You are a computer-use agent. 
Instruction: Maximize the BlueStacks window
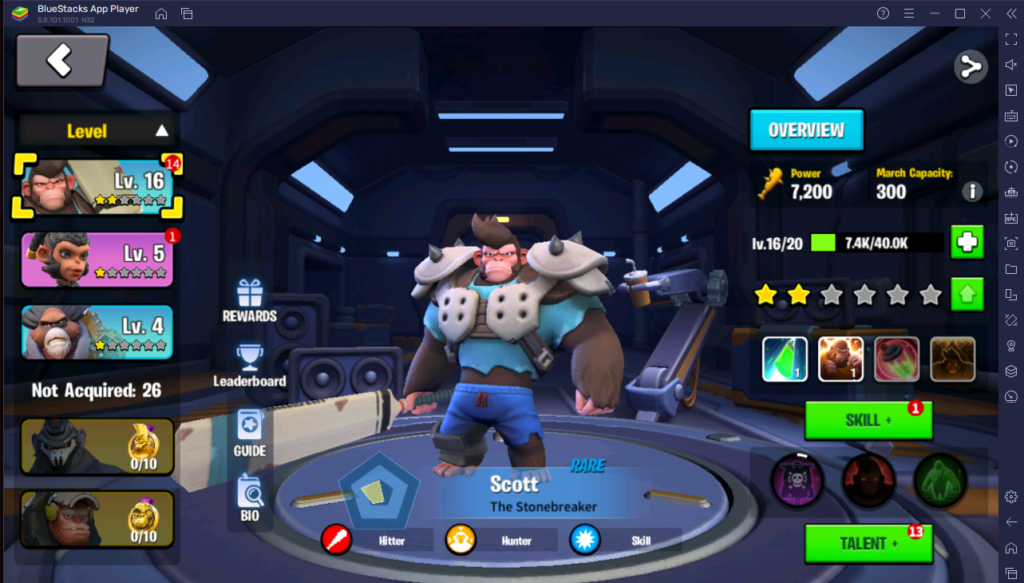960,13
